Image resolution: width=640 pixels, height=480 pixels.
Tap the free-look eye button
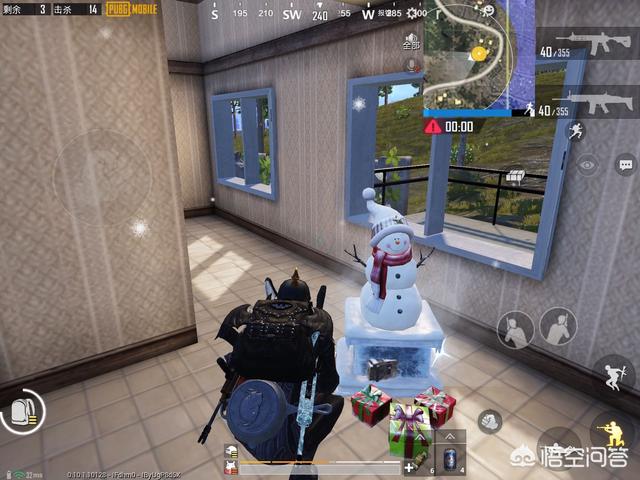coord(587,164)
